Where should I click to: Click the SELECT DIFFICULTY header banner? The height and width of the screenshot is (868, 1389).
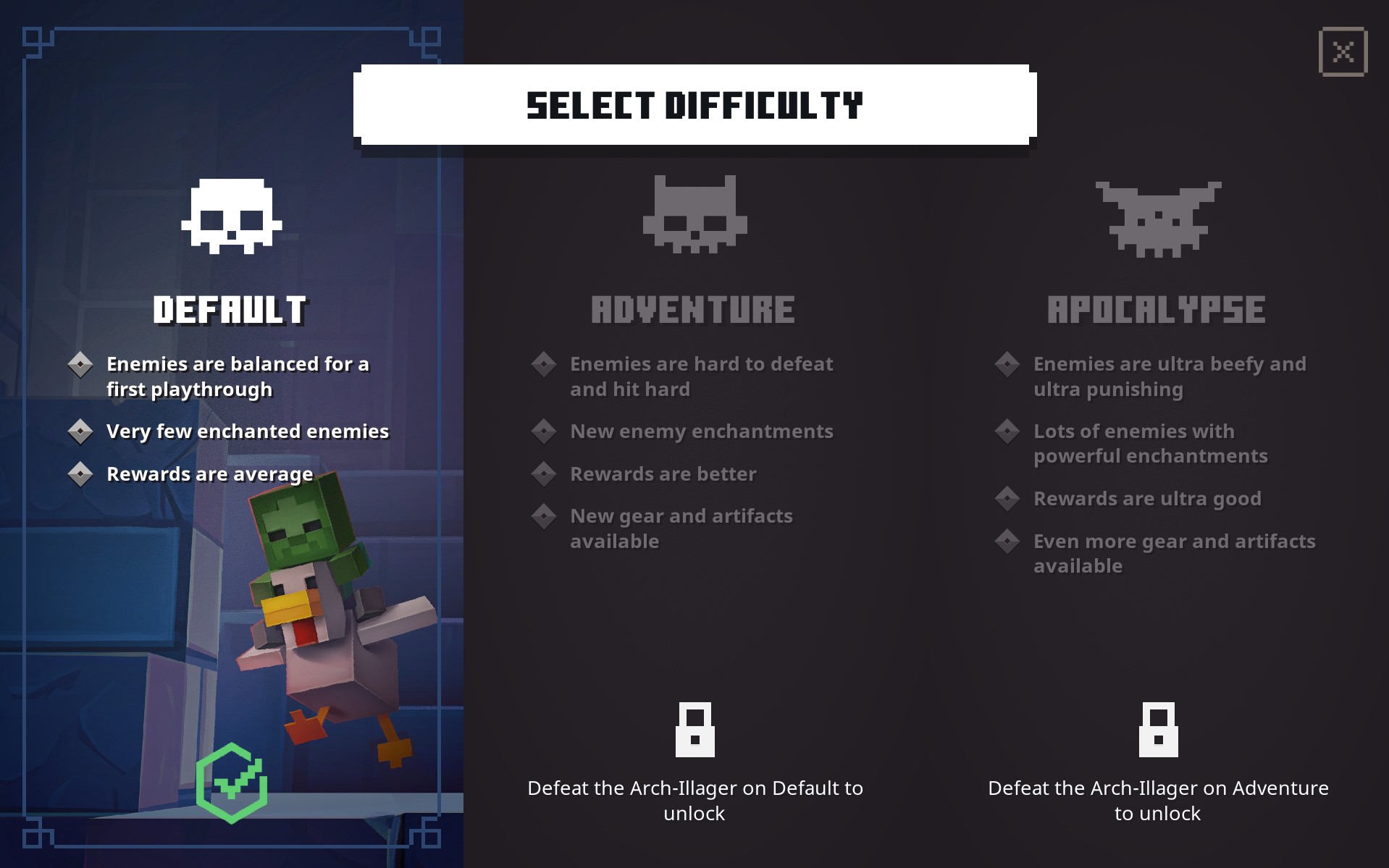tap(694, 106)
